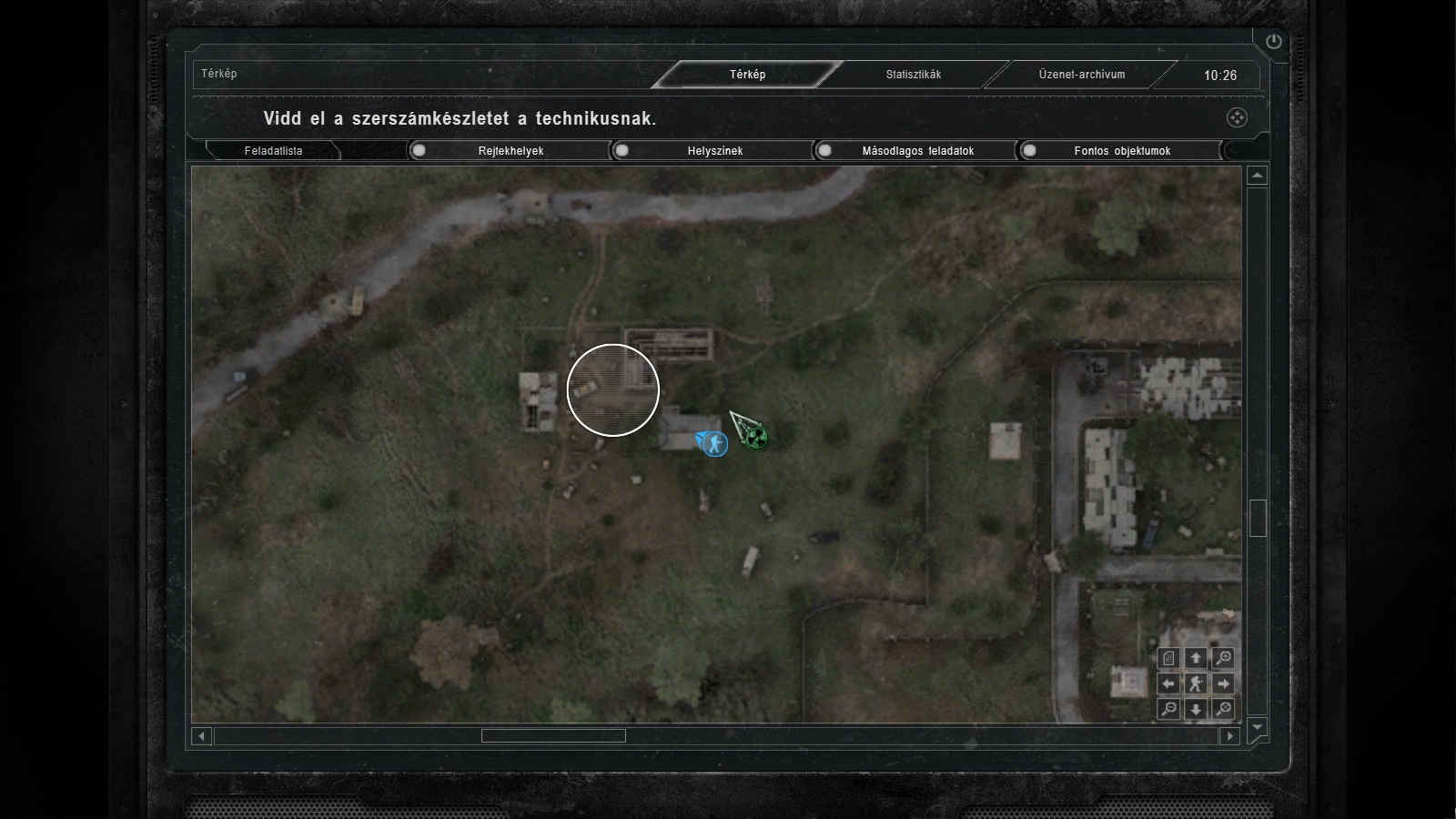Center map on player with stalker icon
This screenshot has width=1456, height=819.
click(x=1196, y=683)
